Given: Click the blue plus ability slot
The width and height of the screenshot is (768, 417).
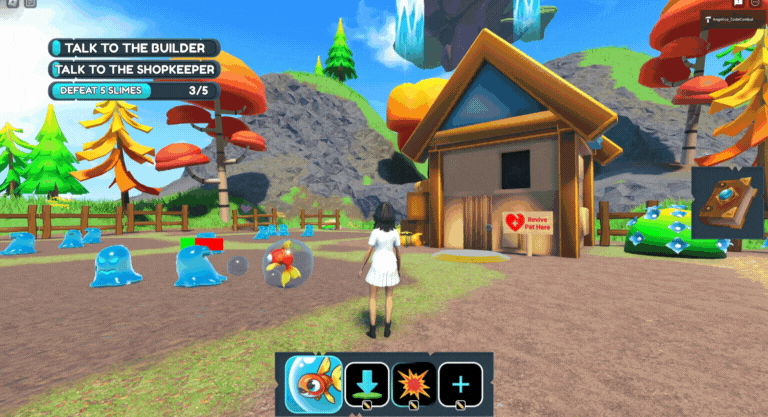Looking at the screenshot, I should tap(460, 384).
